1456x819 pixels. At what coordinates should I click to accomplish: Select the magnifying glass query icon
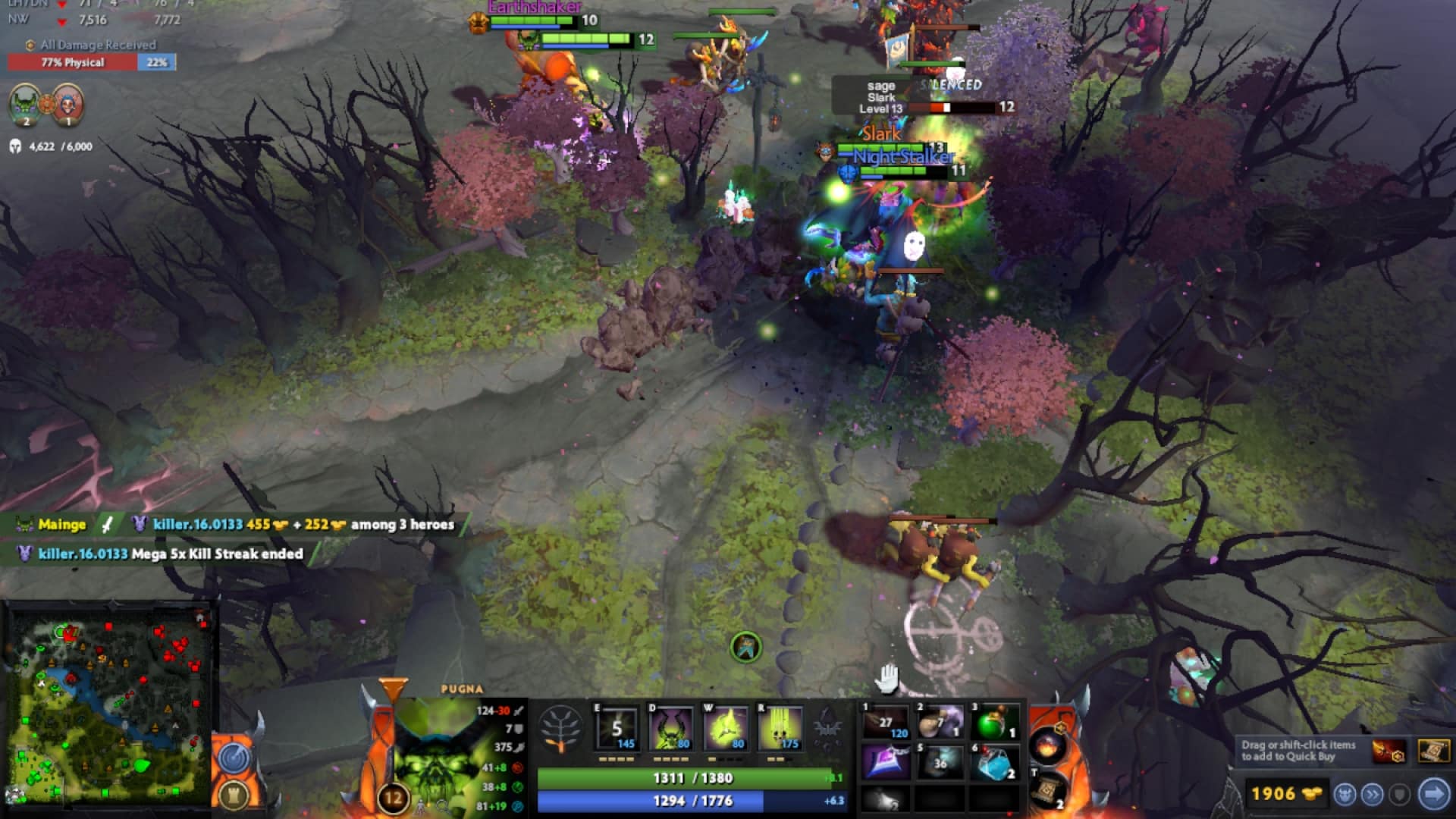(x=442, y=805)
